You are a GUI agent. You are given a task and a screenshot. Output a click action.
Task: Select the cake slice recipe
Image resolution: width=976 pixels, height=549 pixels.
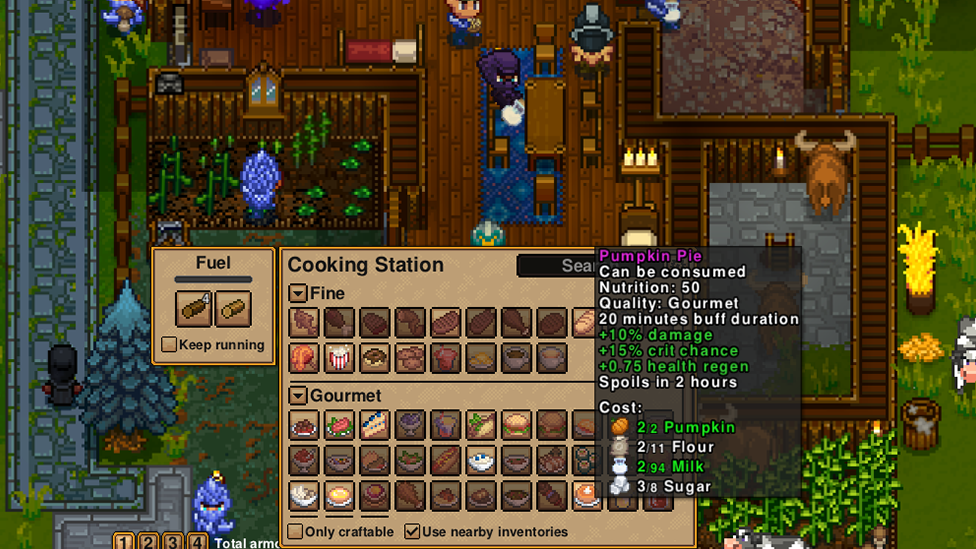pos(375,426)
